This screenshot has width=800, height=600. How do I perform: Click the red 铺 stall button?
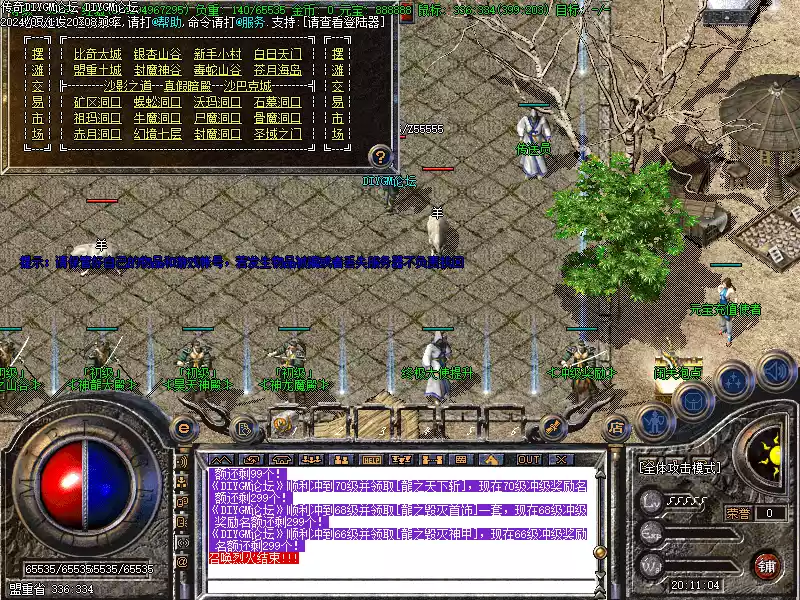coord(767,565)
